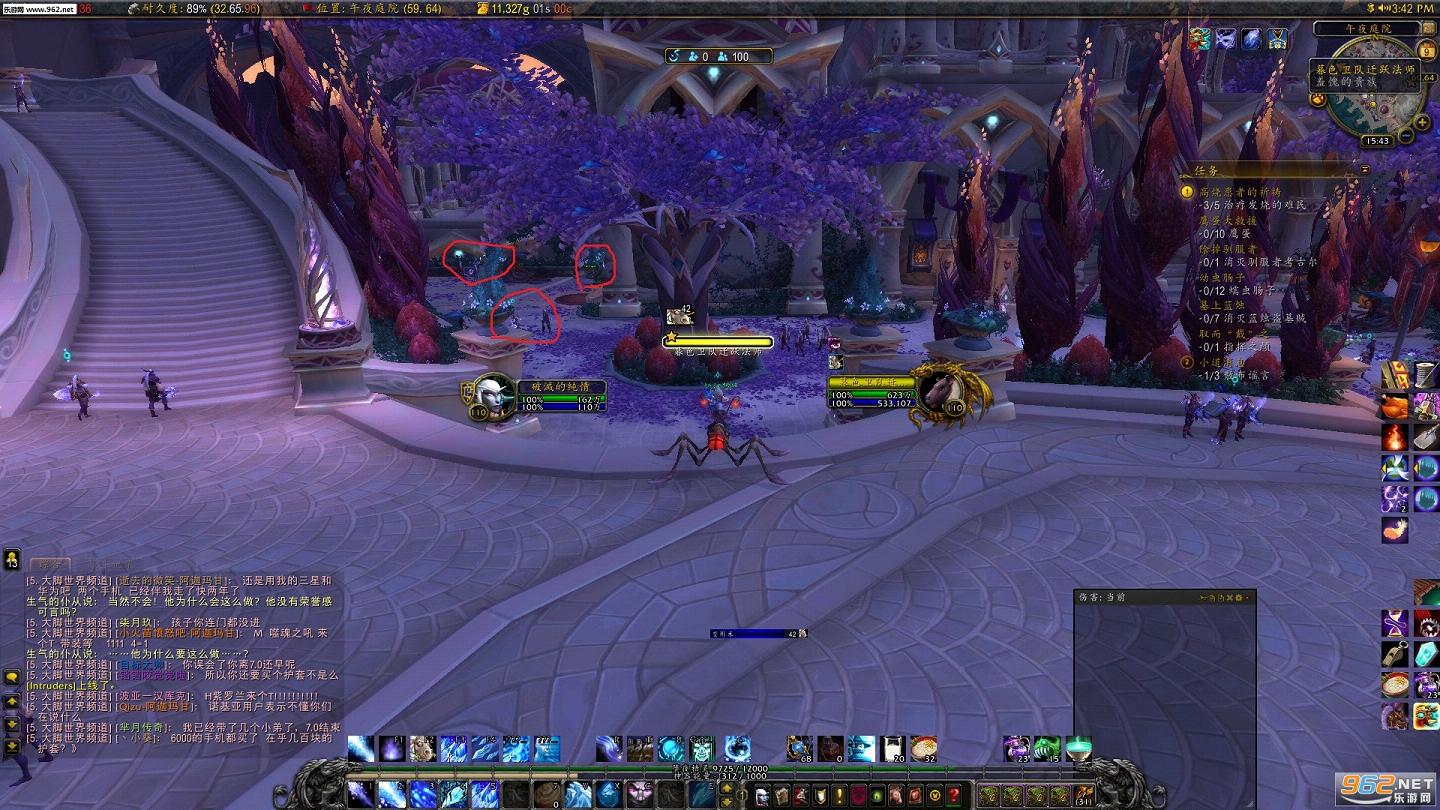1440x810 pixels.
Task: Open the character info micro button
Action: click(761, 796)
